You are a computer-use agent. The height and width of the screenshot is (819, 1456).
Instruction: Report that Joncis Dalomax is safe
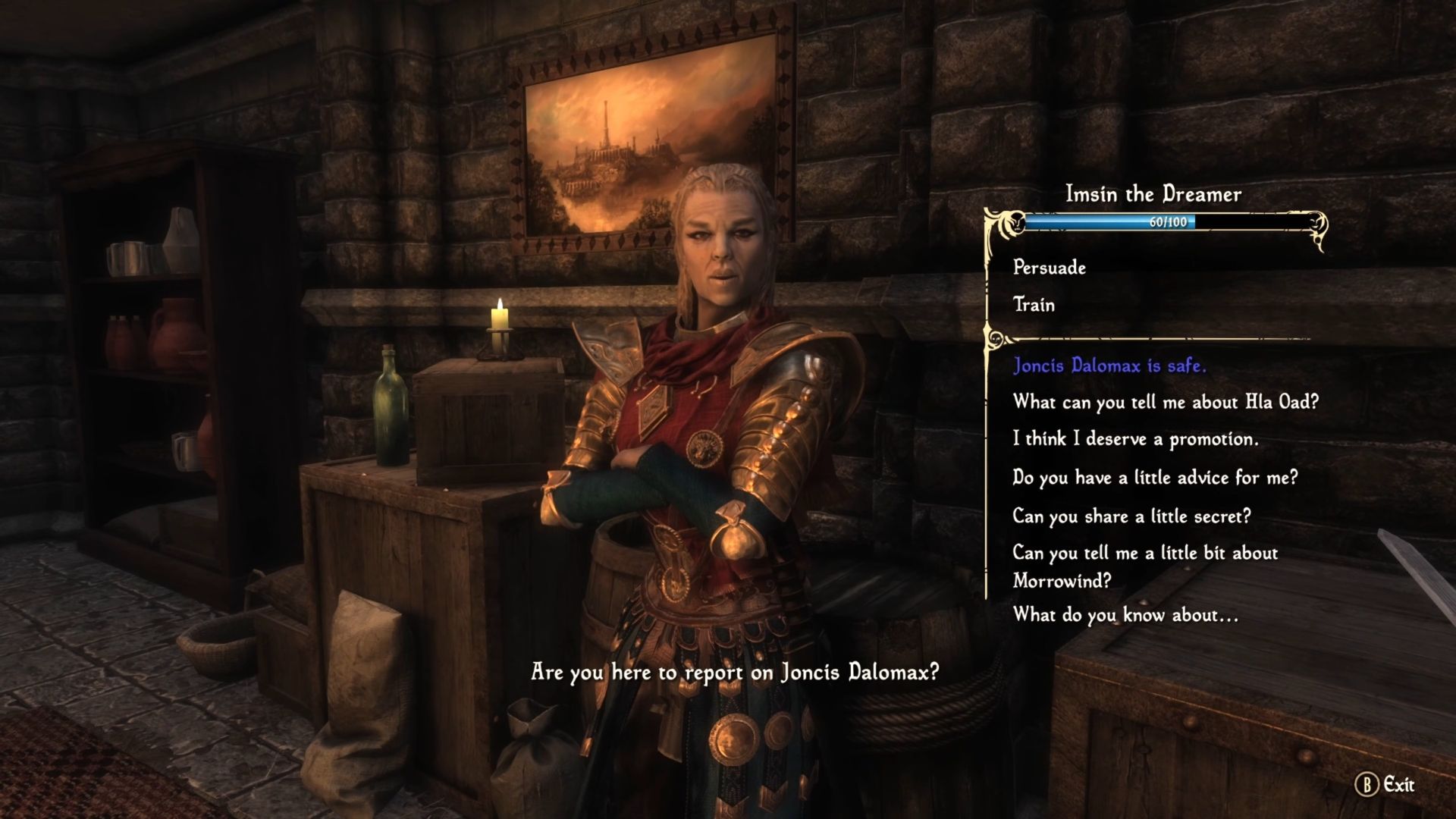click(x=1109, y=366)
